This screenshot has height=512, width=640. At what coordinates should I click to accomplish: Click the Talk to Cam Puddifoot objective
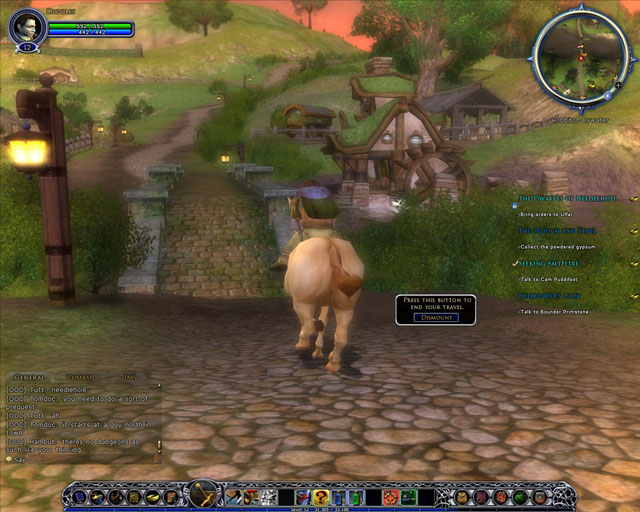click(x=555, y=278)
